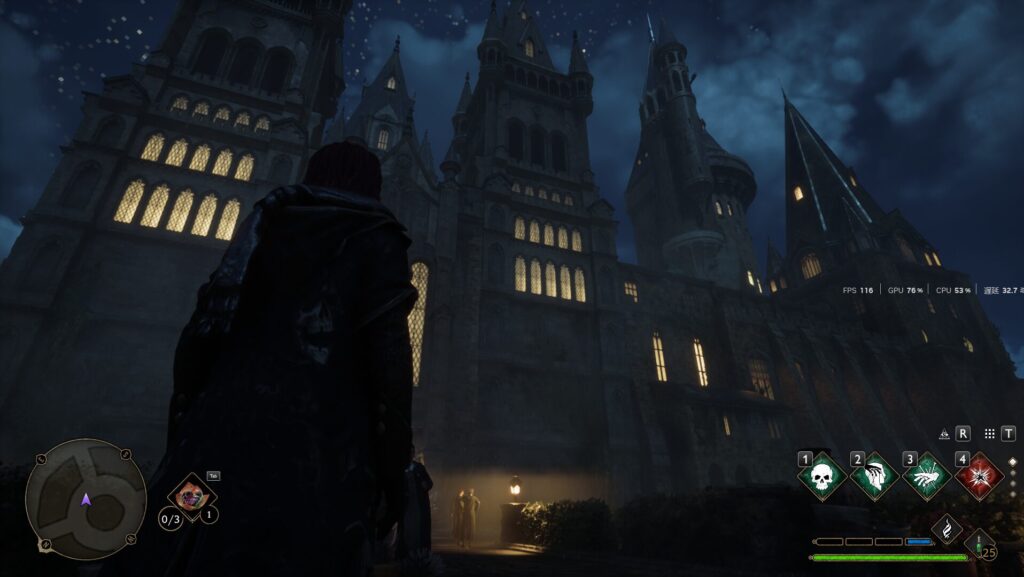Activate the clawed hand spell in slot 2

click(874, 476)
